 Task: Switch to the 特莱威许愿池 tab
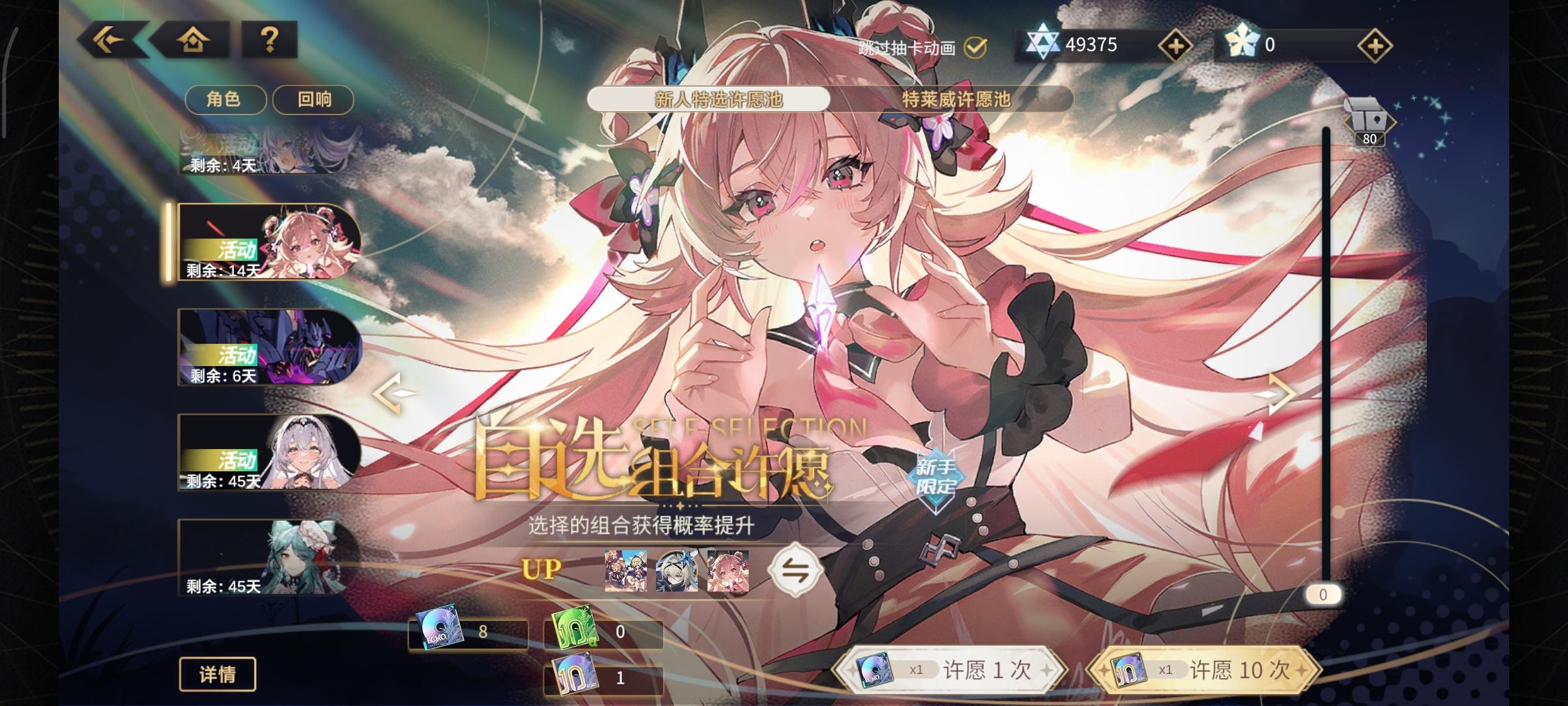click(953, 100)
